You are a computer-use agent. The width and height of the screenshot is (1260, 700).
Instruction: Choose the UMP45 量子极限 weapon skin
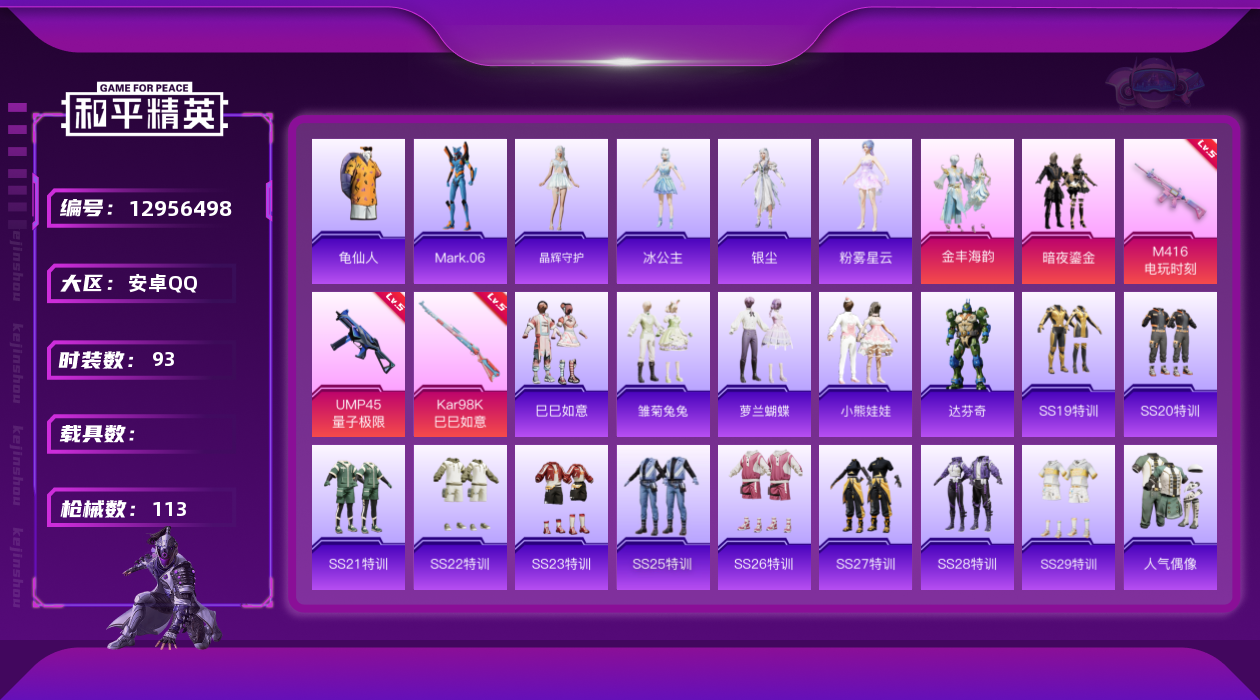tap(358, 364)
